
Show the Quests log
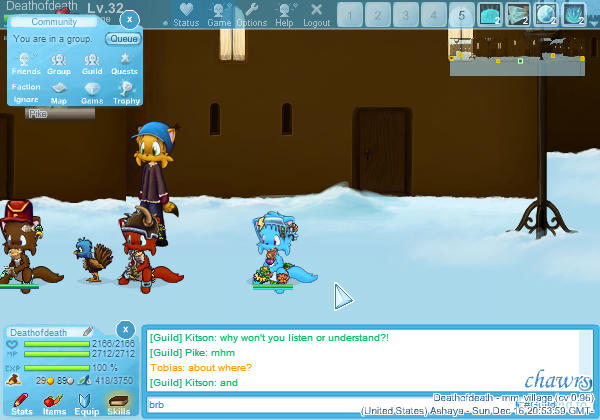tap(125, 64)
